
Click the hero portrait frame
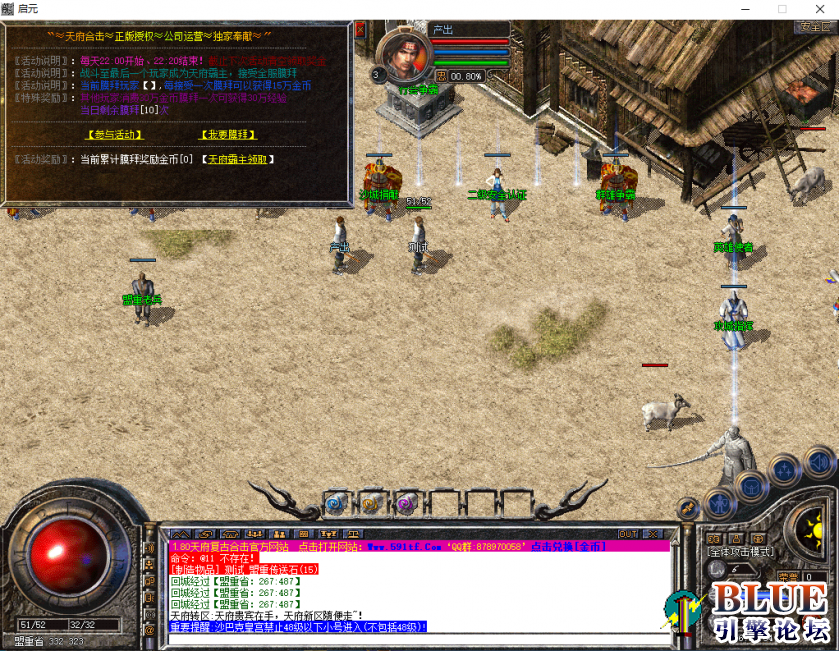pos(404,57)
